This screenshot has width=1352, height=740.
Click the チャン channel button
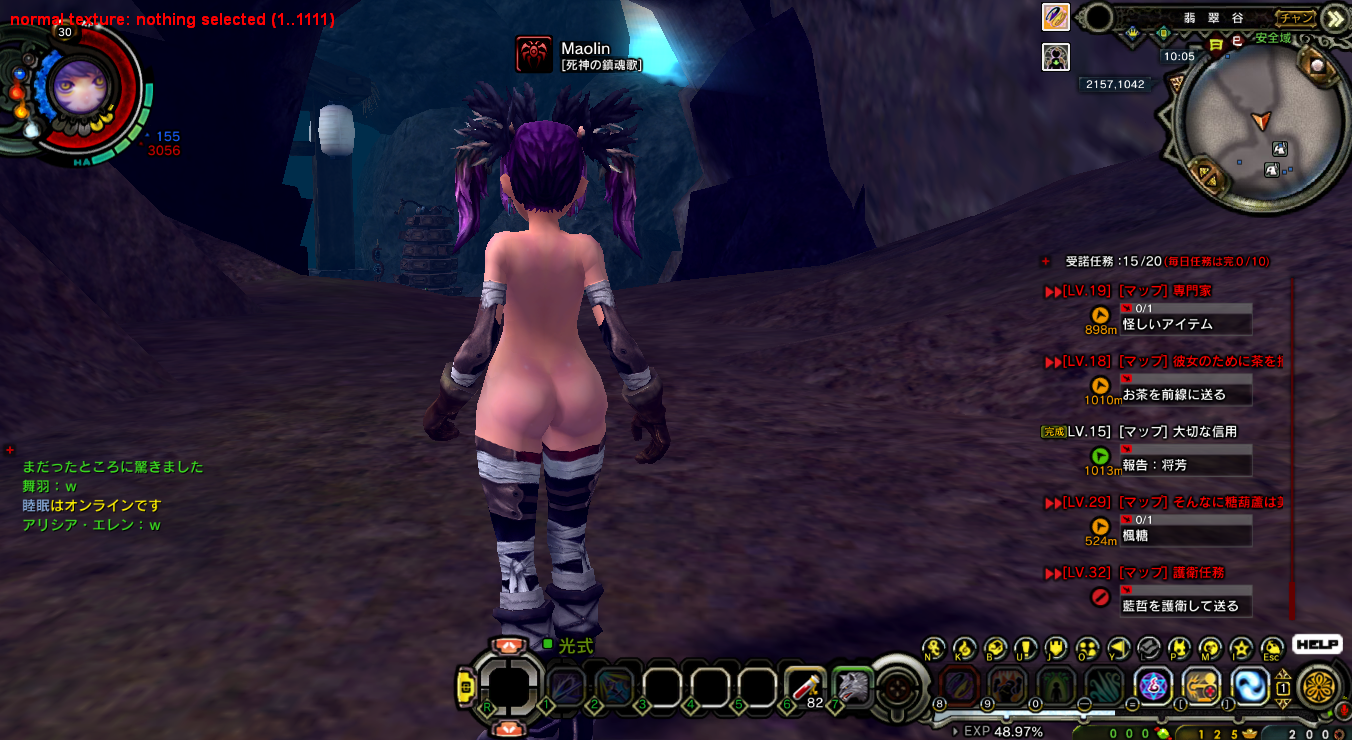click(x=1297, y=18)
